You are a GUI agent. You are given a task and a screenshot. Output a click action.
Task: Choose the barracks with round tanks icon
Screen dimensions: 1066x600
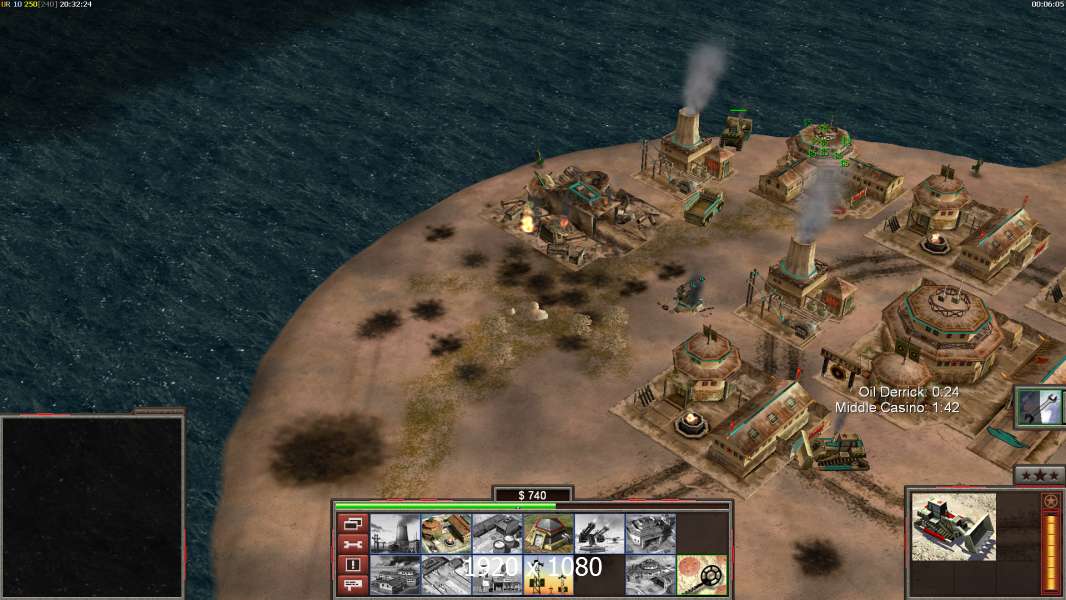(x=497, y=534)
